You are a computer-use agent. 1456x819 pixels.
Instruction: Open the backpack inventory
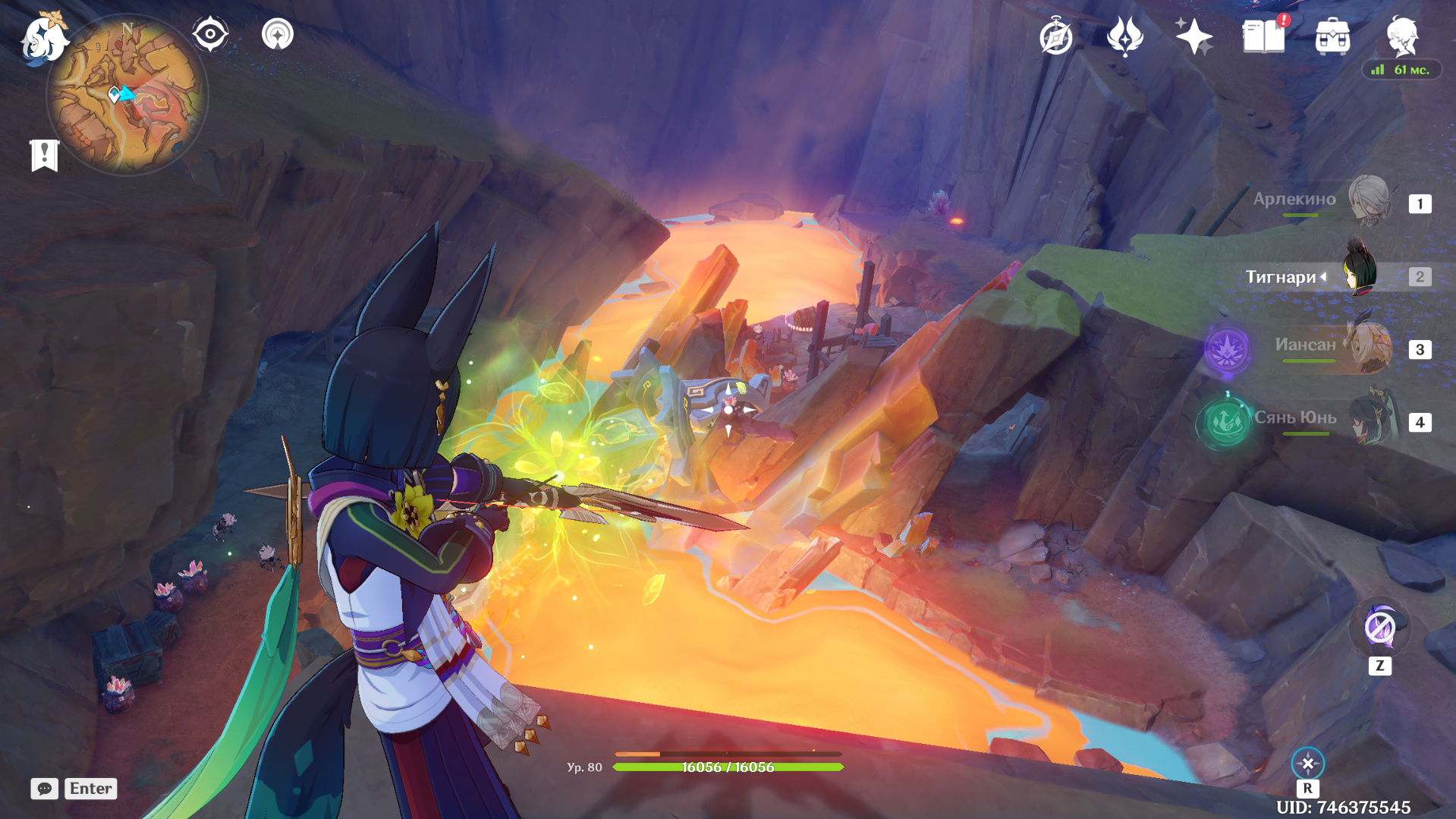pyautogui.click(x=1332, y=36)
